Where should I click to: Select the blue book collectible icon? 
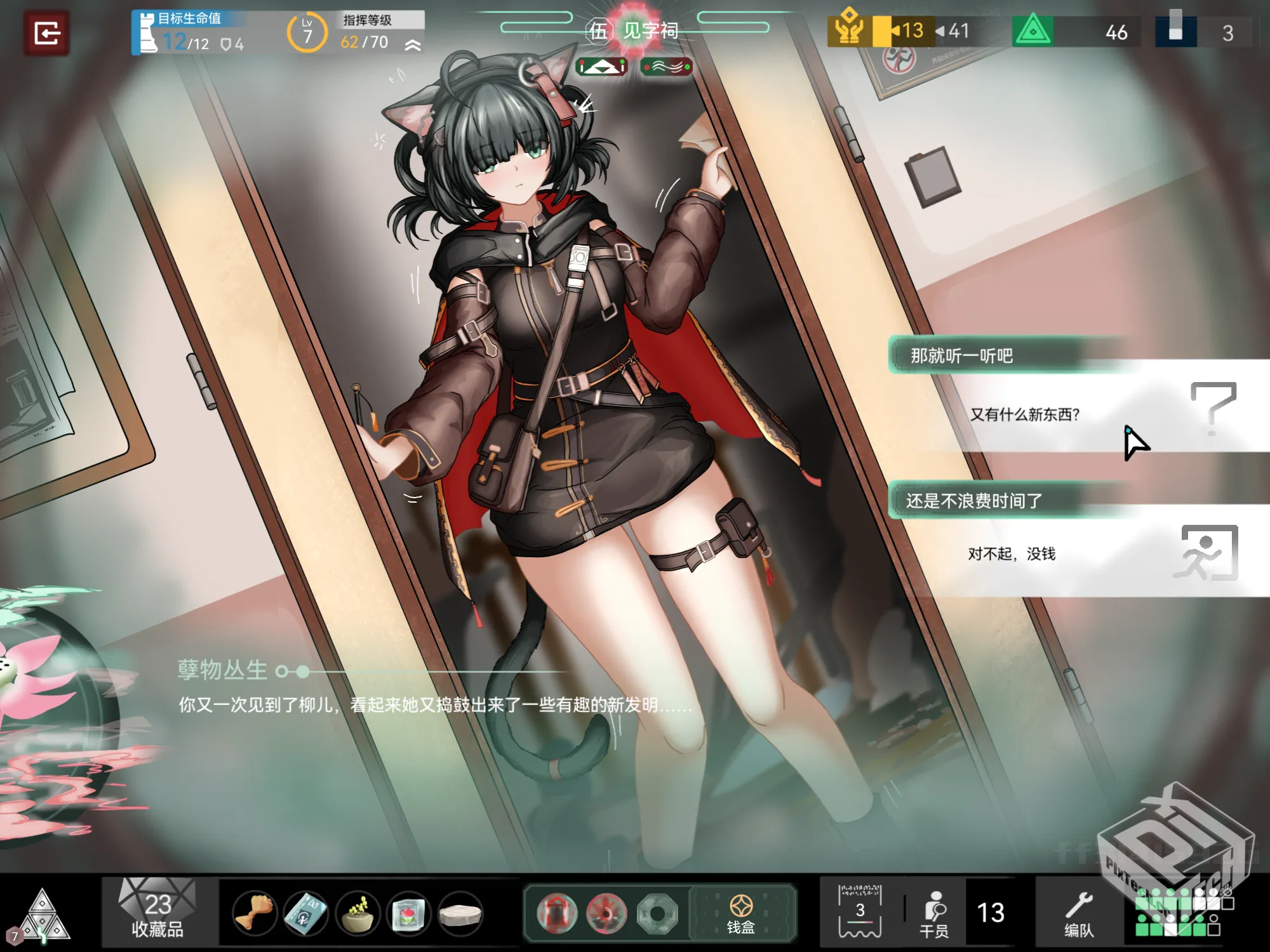[305, 913]
